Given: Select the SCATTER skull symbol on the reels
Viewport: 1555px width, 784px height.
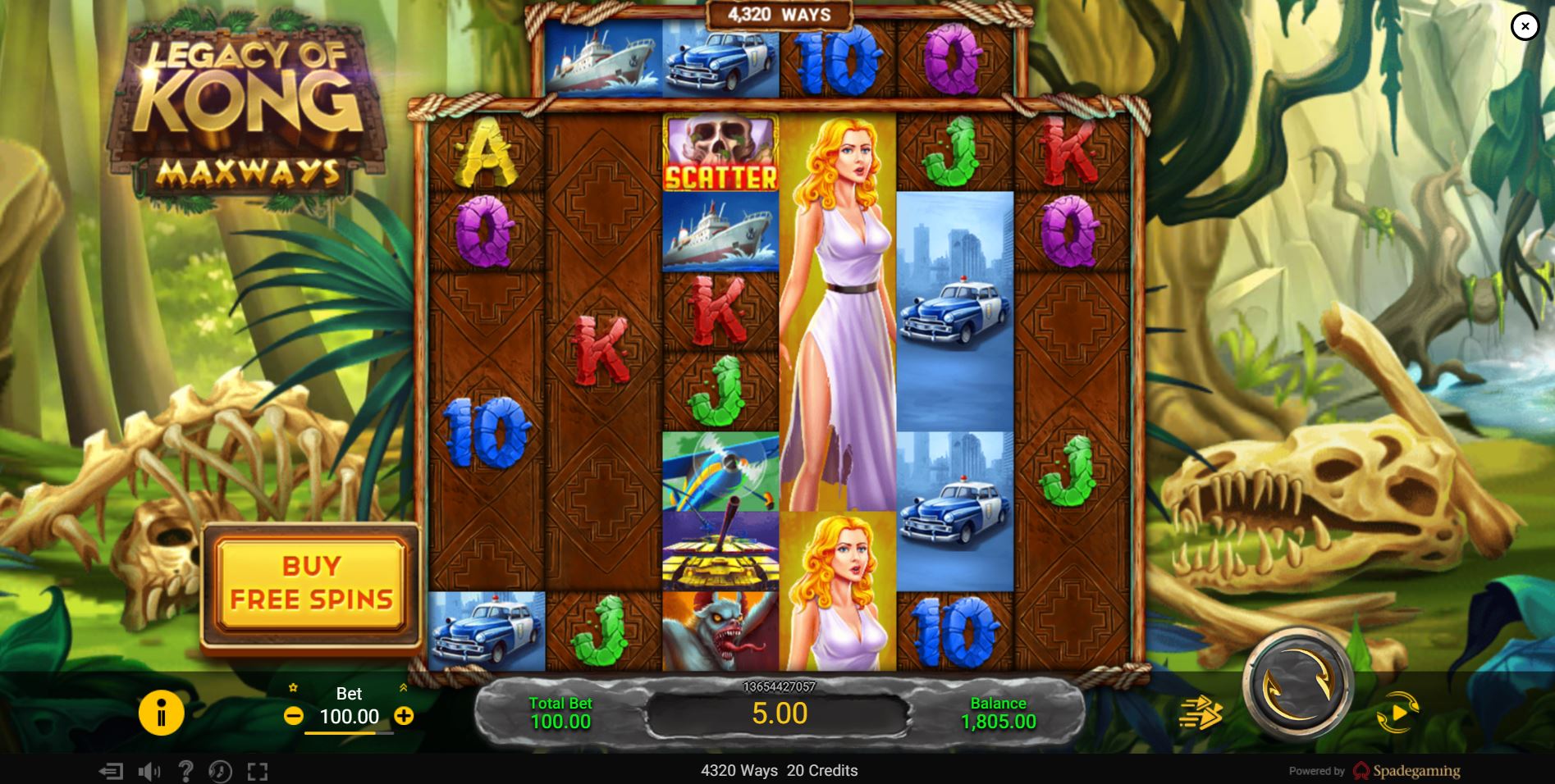Looking at the screenshot, I should 720,154.
